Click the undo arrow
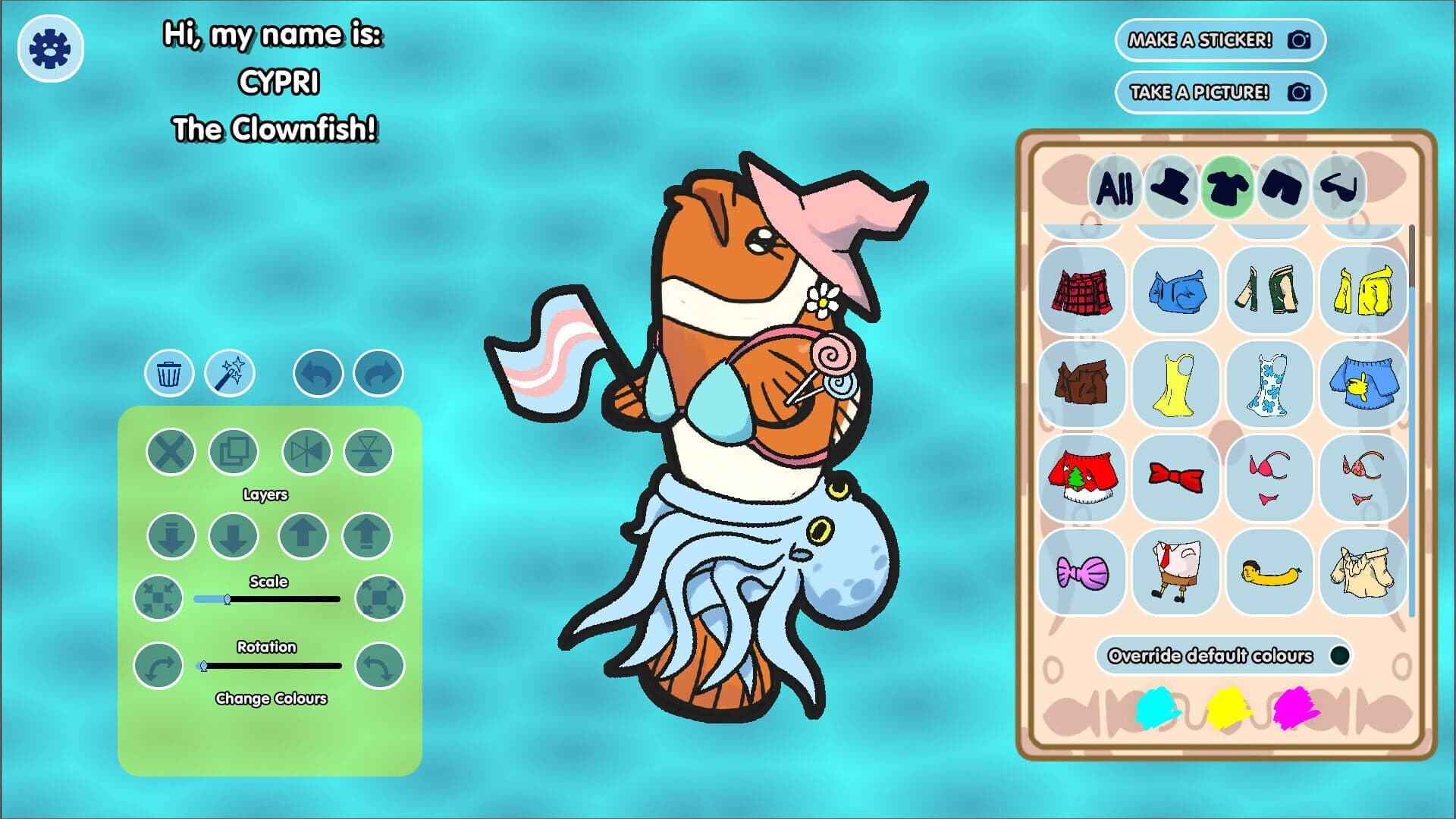Viewport: 1456px width, 819px height. pyautogui.click(x=318, y=373)
